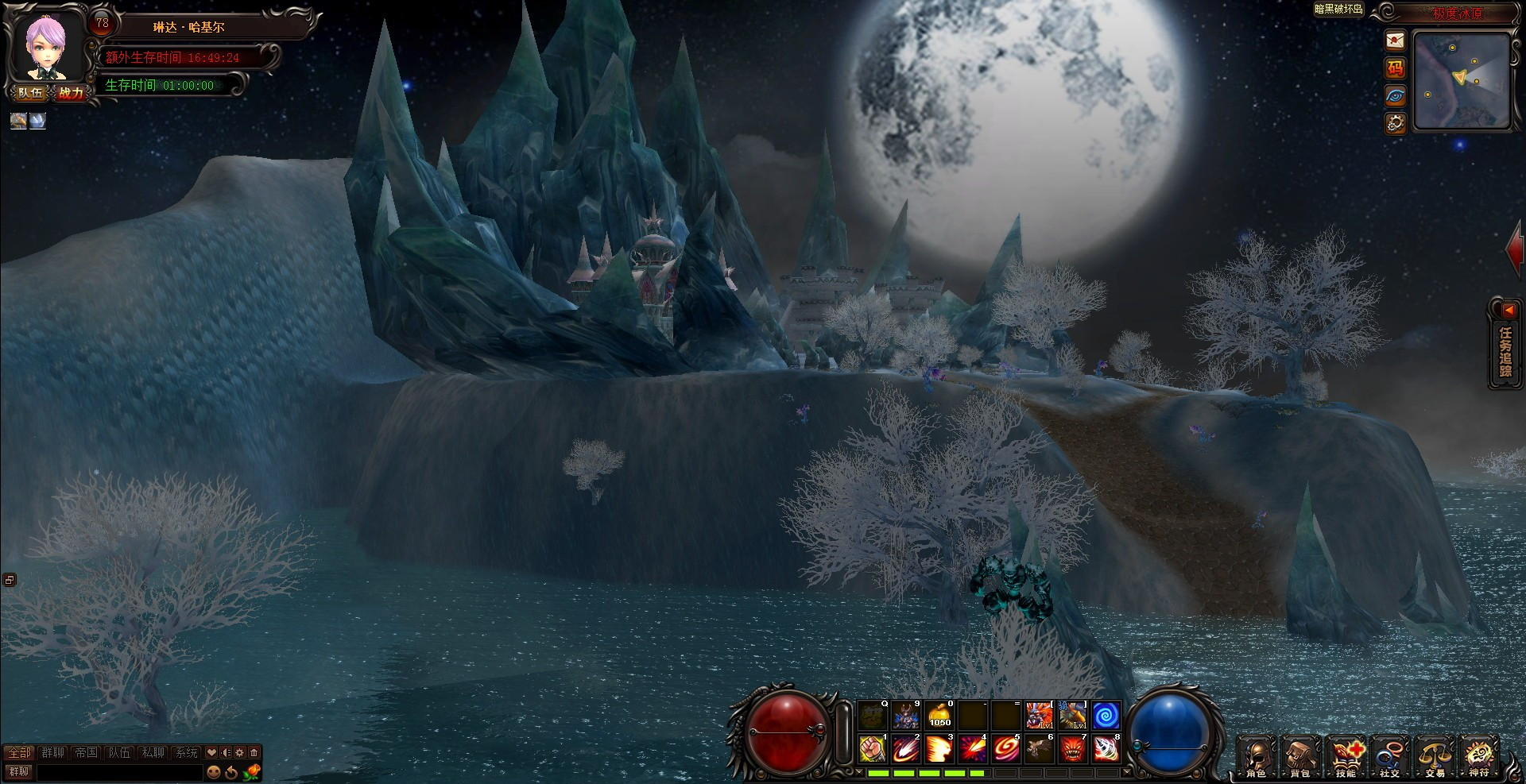Image resolution: width=1526 pixels, height=784 pixels.
Task: Use the red monster face skill
Action: [1073, 748]
